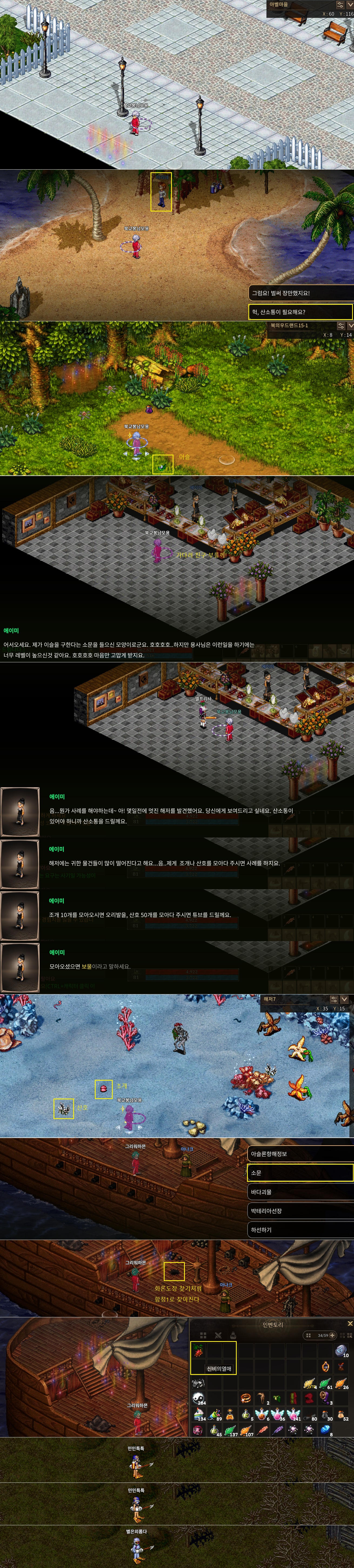Choose the 아슬론항해정보 dialogue option
This screenshot has height=1568, width=354.
coord(299,1153)
